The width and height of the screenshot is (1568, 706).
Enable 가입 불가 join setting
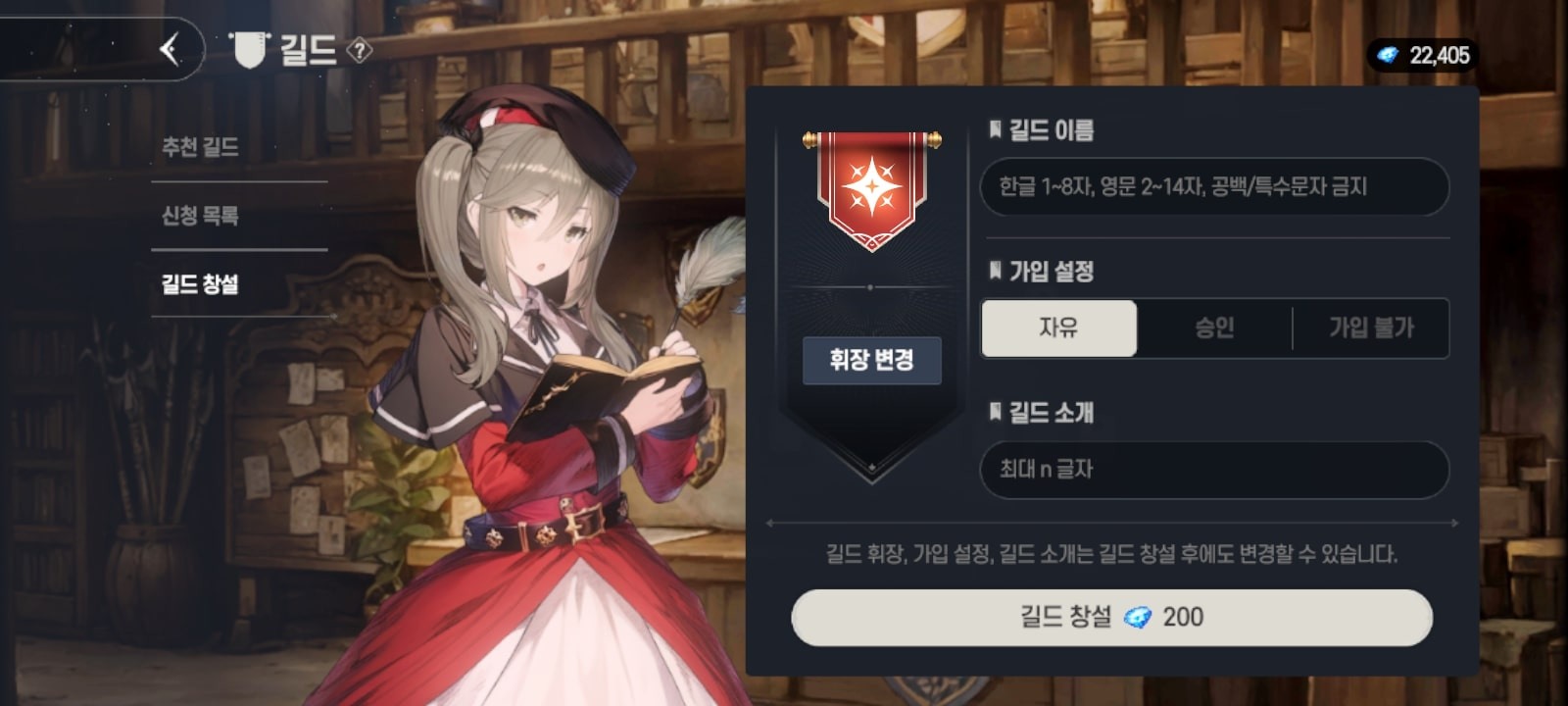tap(1372, 328)
